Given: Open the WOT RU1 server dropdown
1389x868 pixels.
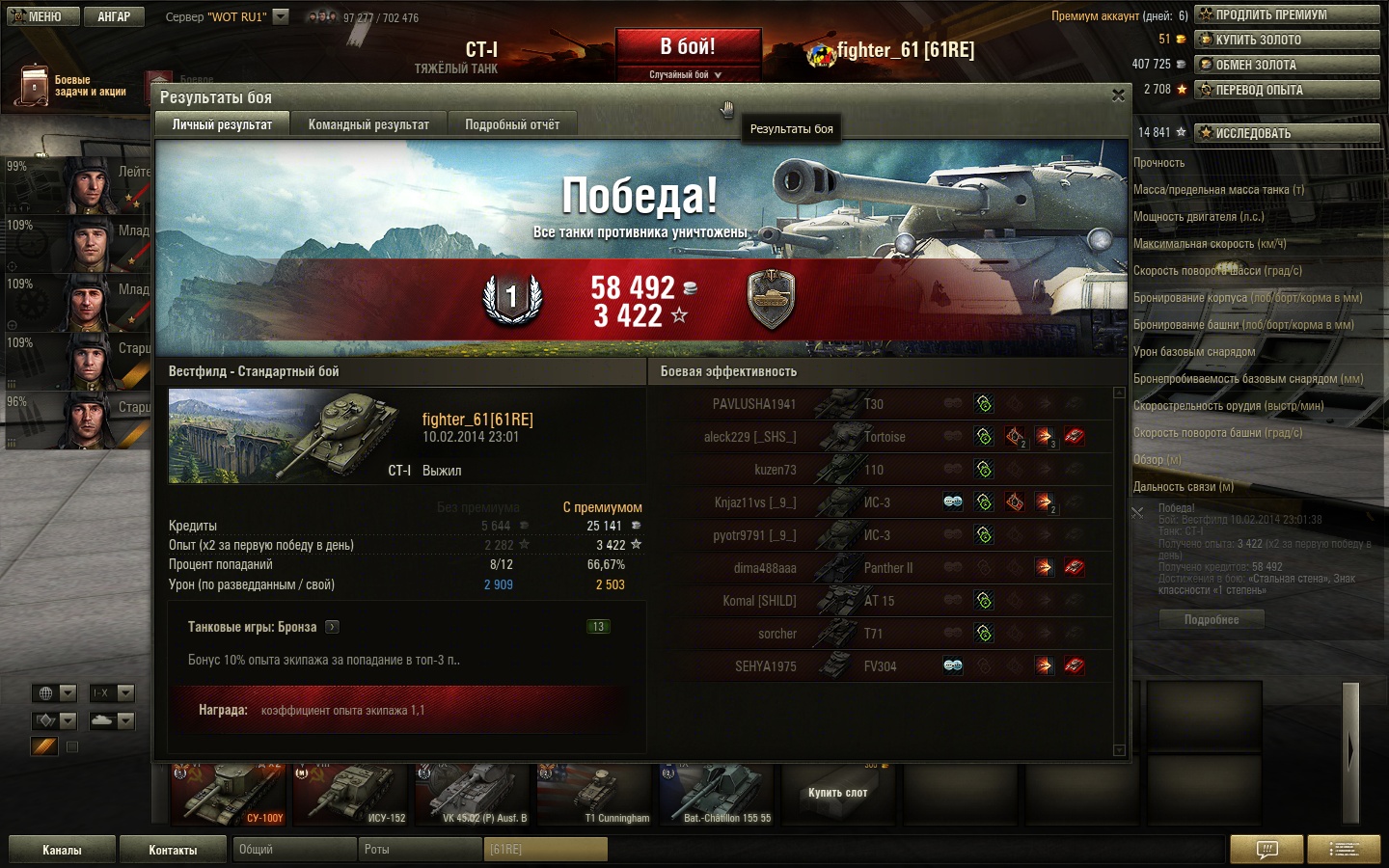Looking at the screenshot, I should [x=281, y=16].
